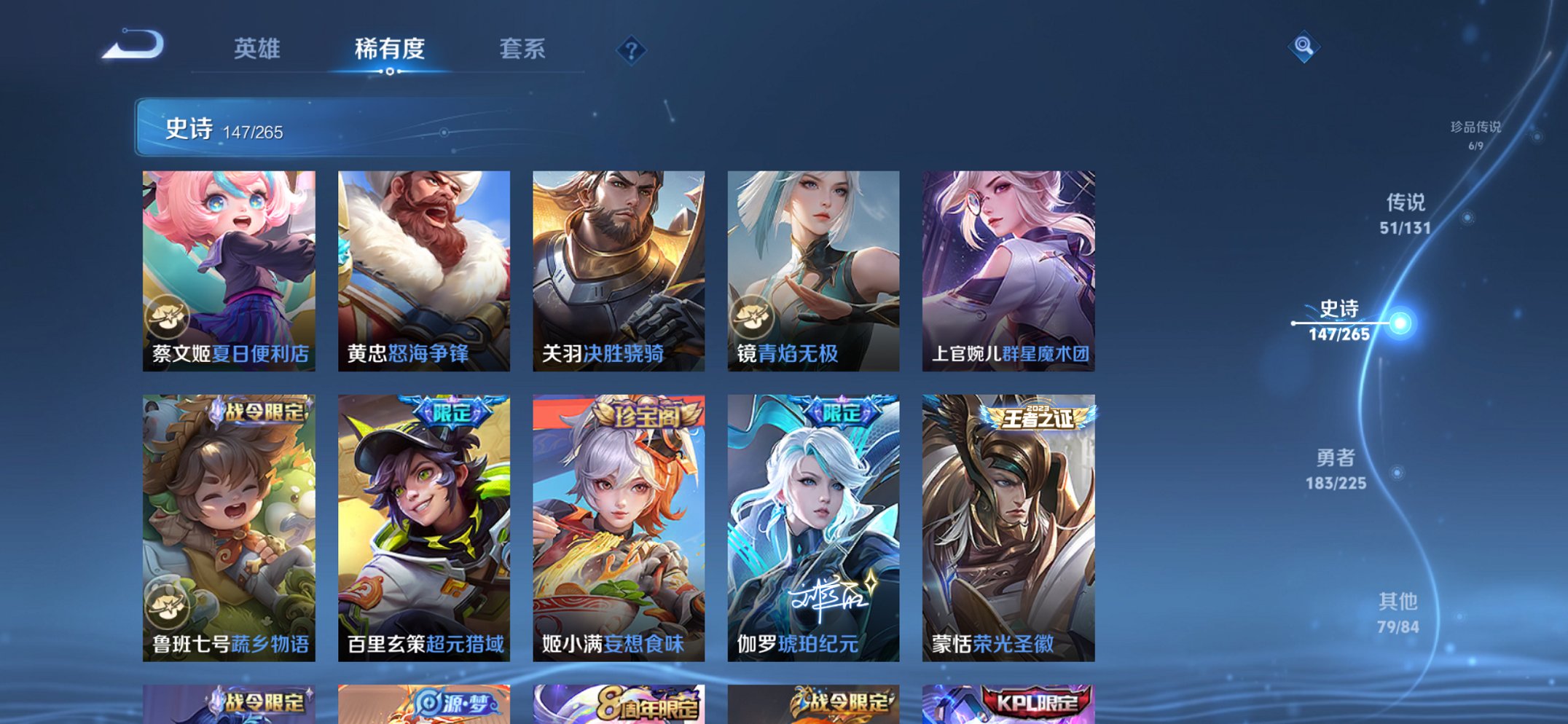Click the question mark help icon
Viewport: 1568px width, 724px height.
pos(633,50)
